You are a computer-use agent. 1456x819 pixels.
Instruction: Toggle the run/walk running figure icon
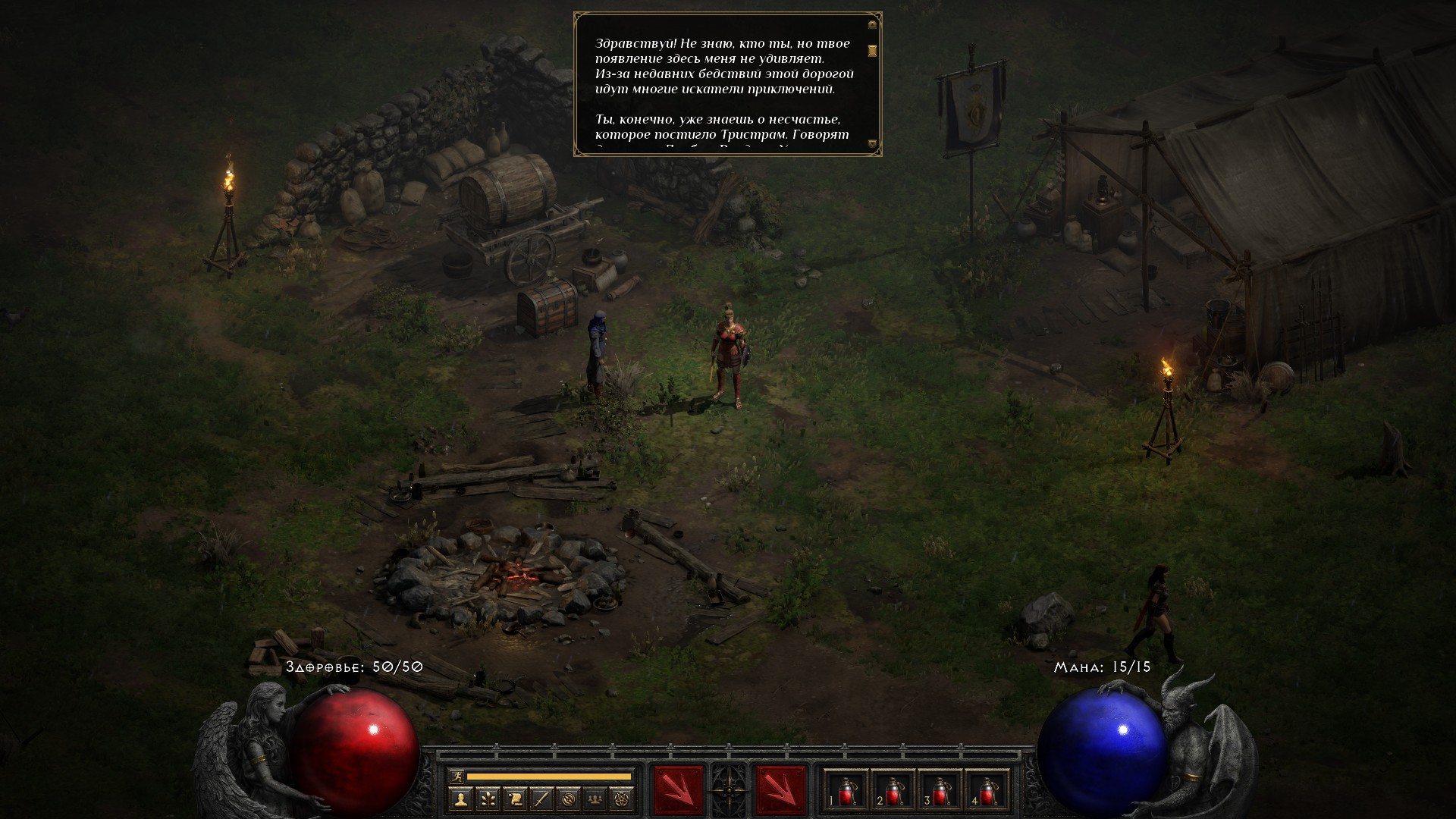(x=457, y=777)
